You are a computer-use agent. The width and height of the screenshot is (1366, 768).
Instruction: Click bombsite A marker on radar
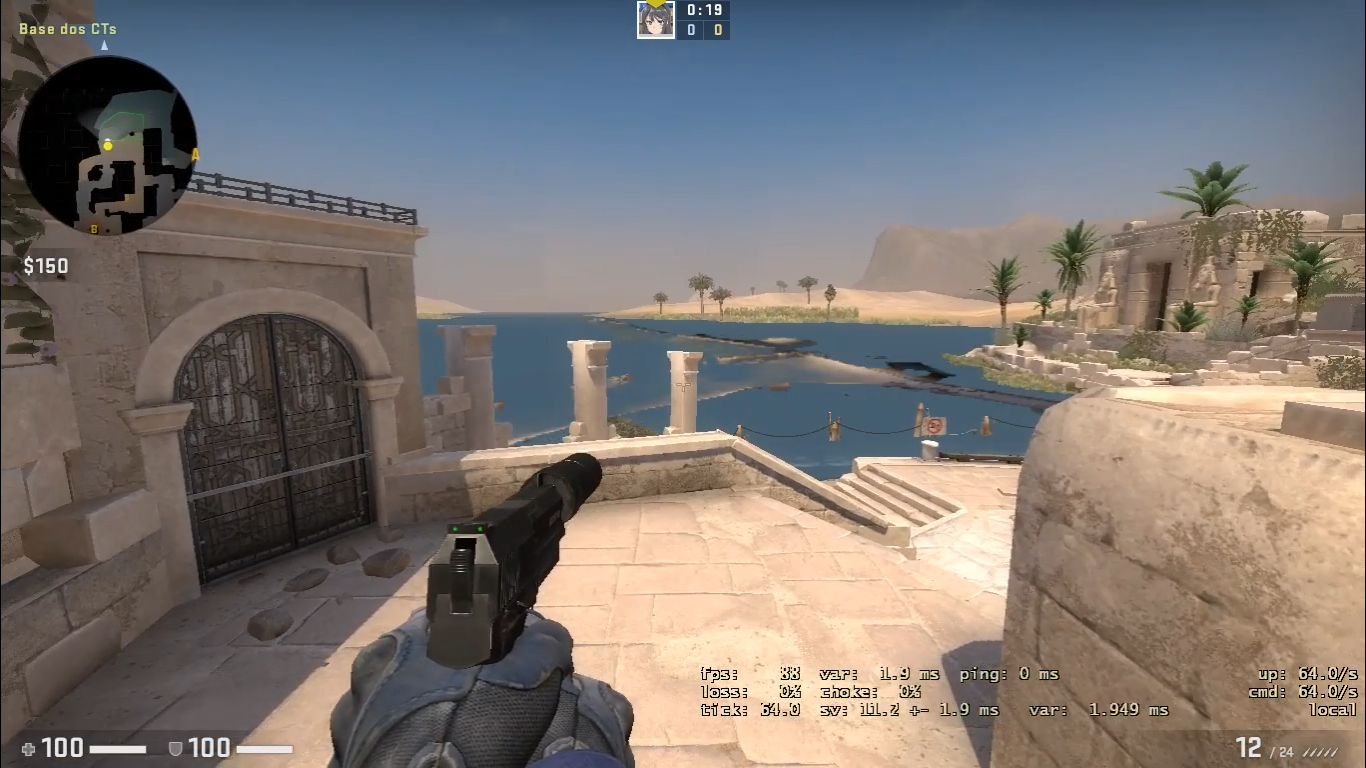coord(194,154)
